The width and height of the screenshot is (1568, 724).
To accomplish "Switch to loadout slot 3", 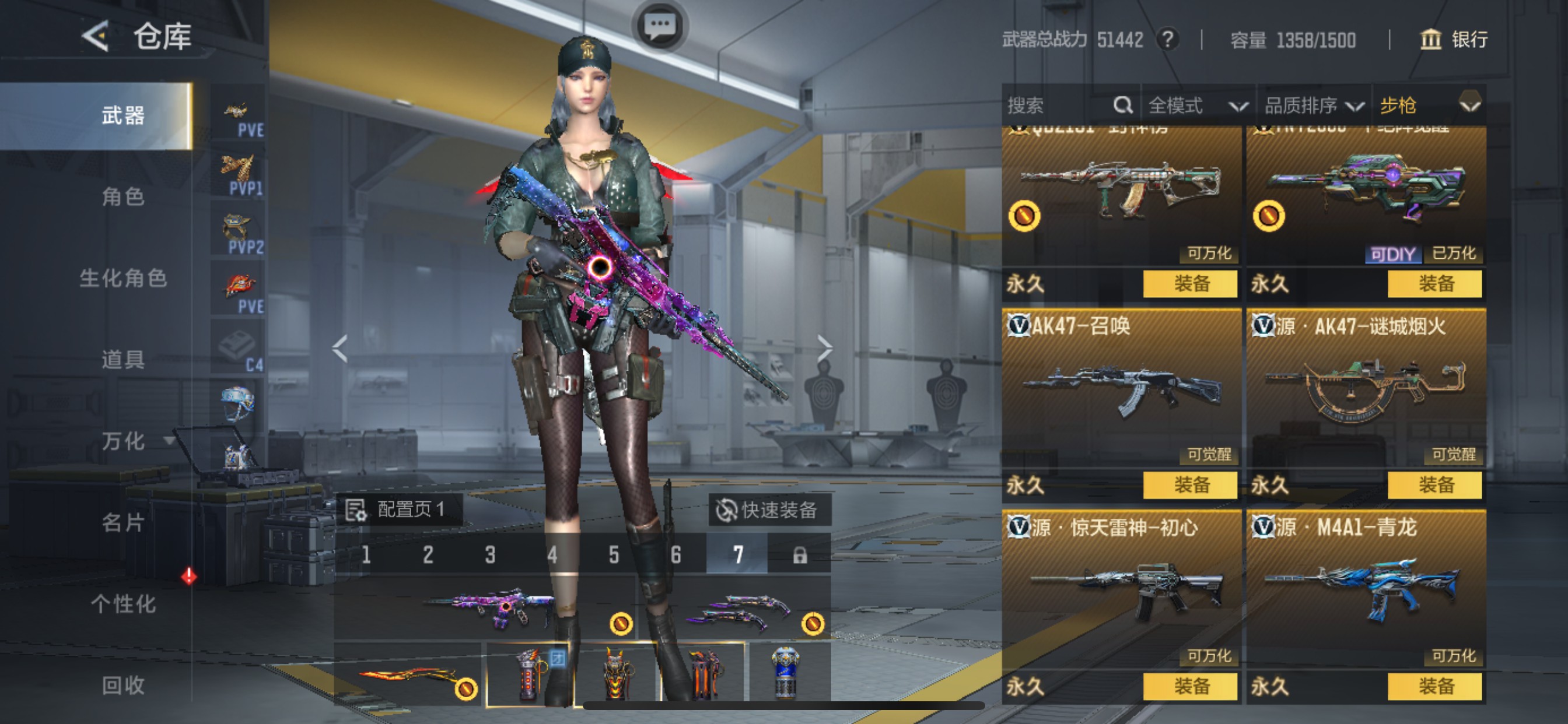I will tap(490, 555).
